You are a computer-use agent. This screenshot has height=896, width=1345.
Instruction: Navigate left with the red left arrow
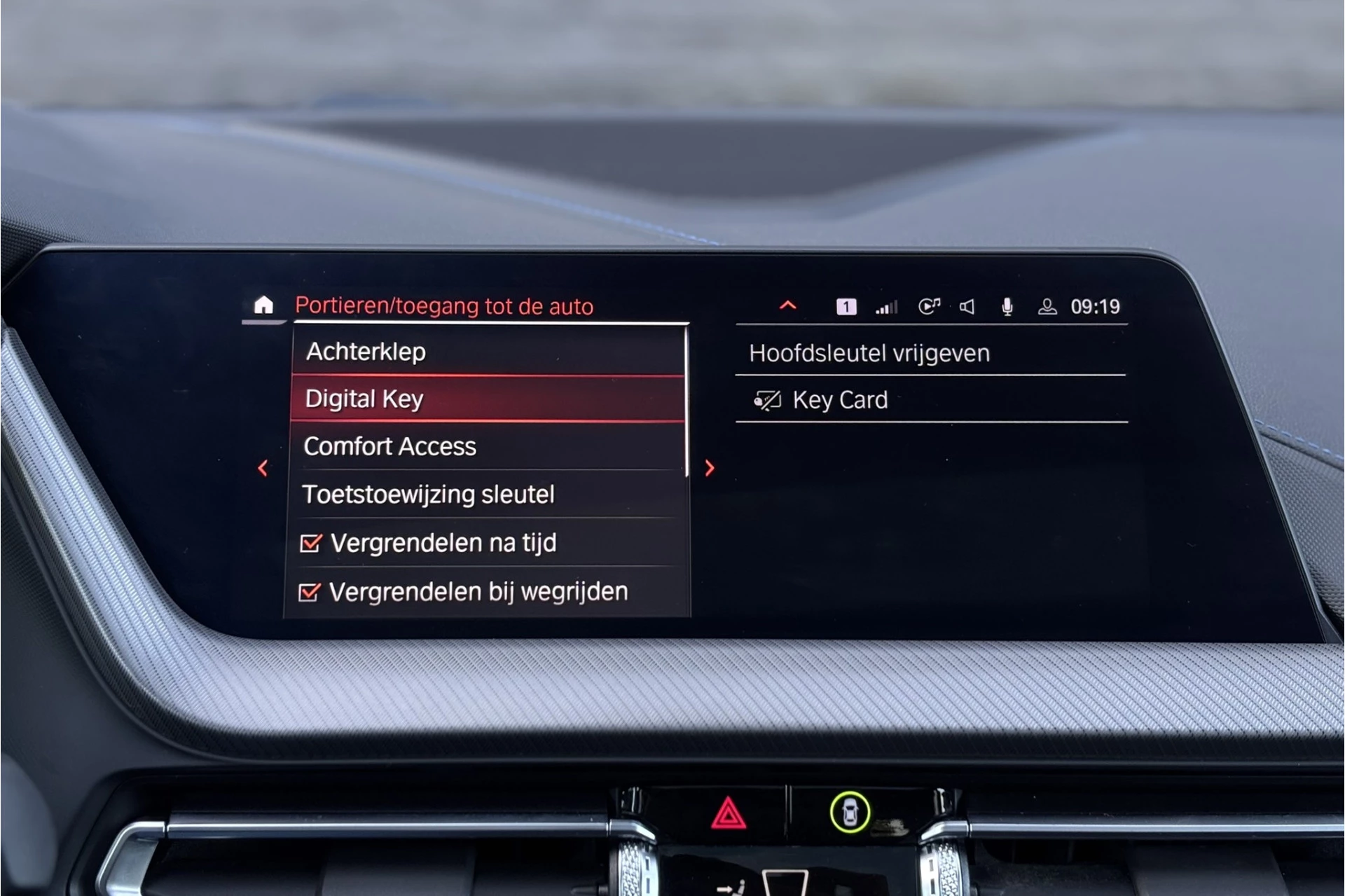click(x=264, y=467)
